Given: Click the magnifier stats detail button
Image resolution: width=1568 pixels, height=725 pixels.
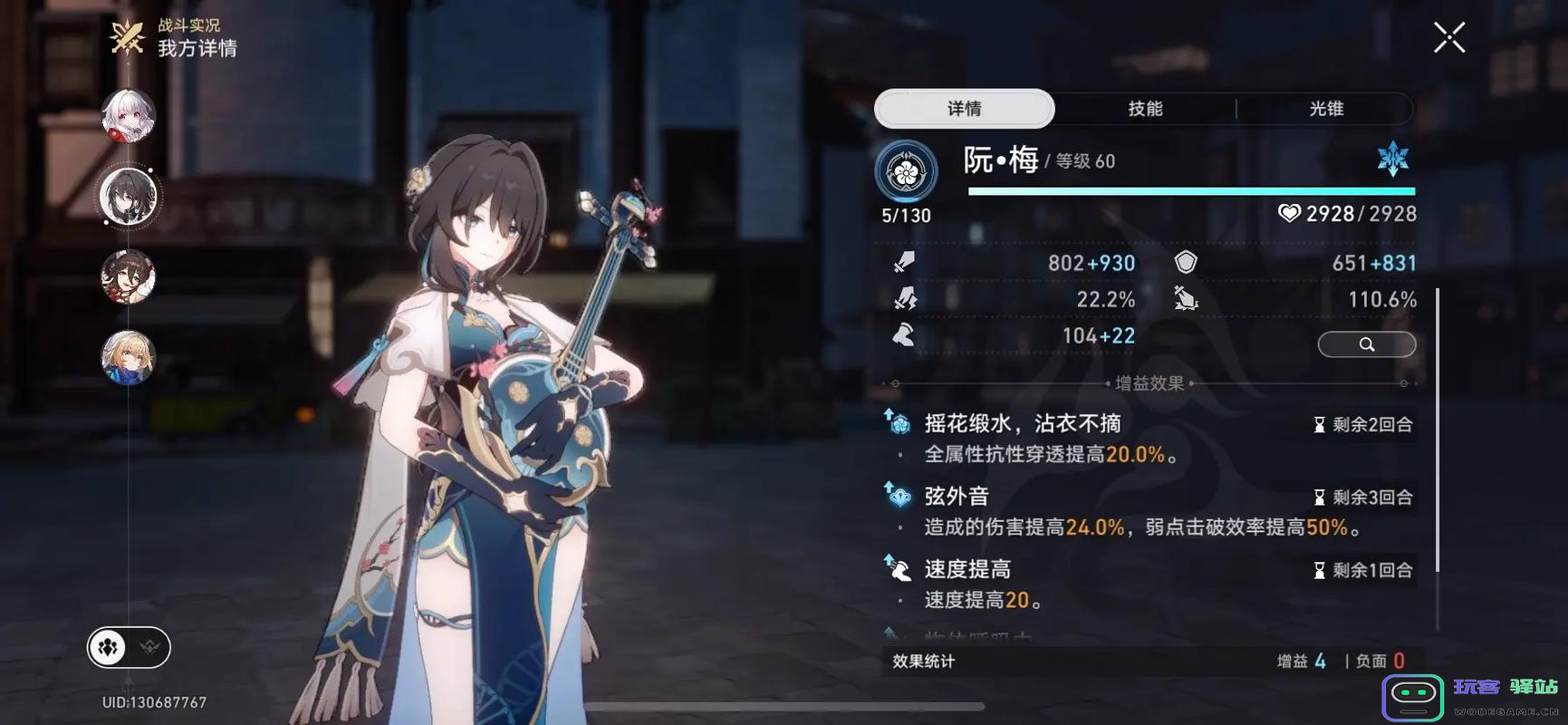Looking at the screenshot, I should coord(1366,344).
